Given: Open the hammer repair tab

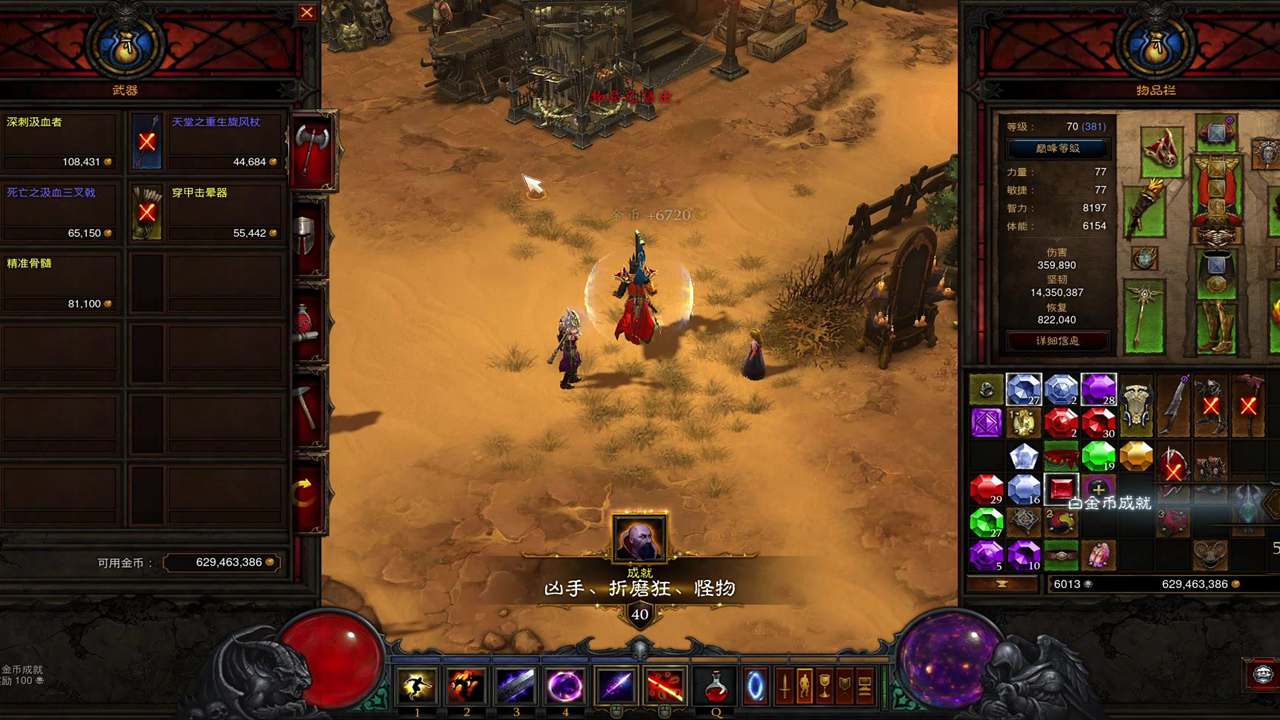Looking at the screenshot, I should (x=308, y=406).
